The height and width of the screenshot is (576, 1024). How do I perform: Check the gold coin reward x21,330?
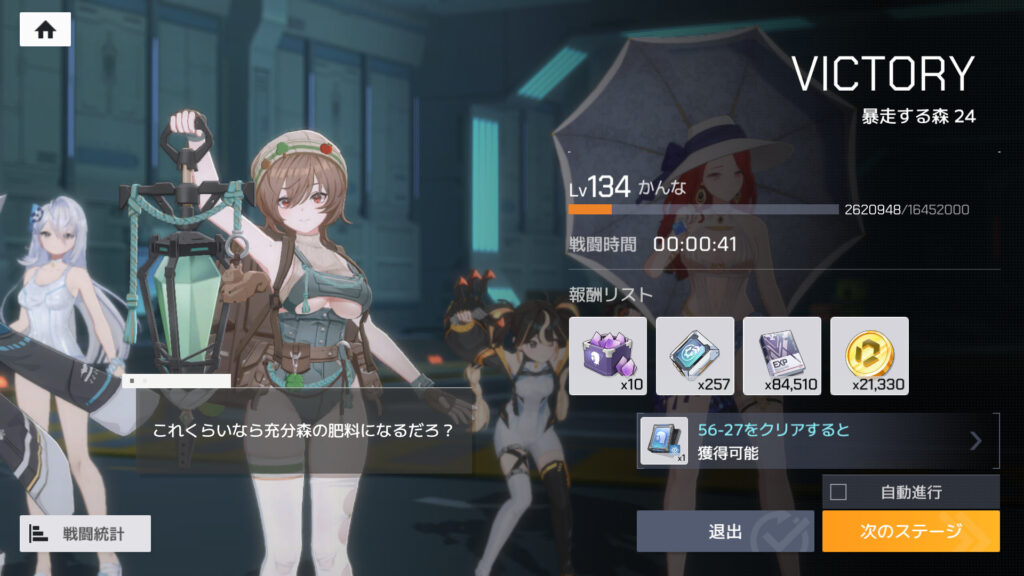coord(869,356)
